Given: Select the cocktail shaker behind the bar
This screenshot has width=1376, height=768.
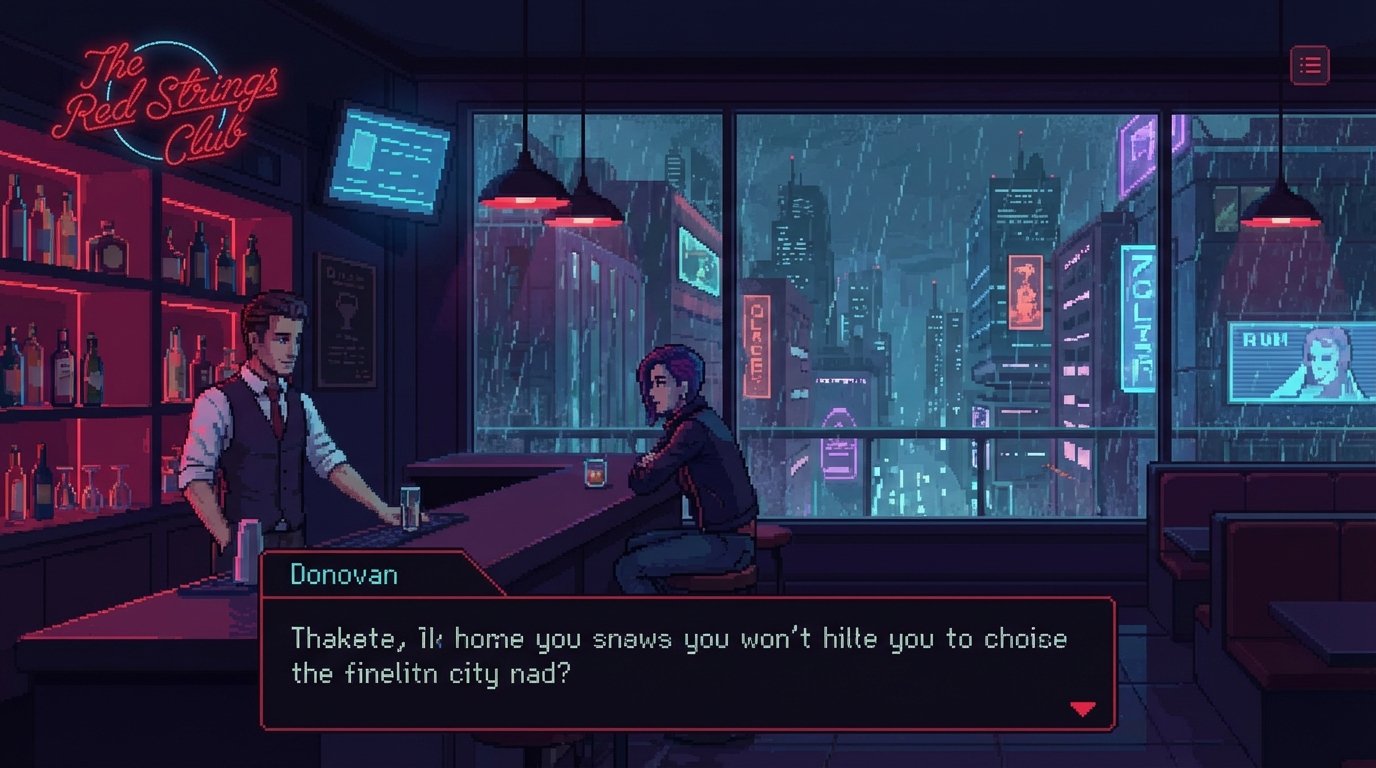Looking at the screenshot, I should click(248, 550).
